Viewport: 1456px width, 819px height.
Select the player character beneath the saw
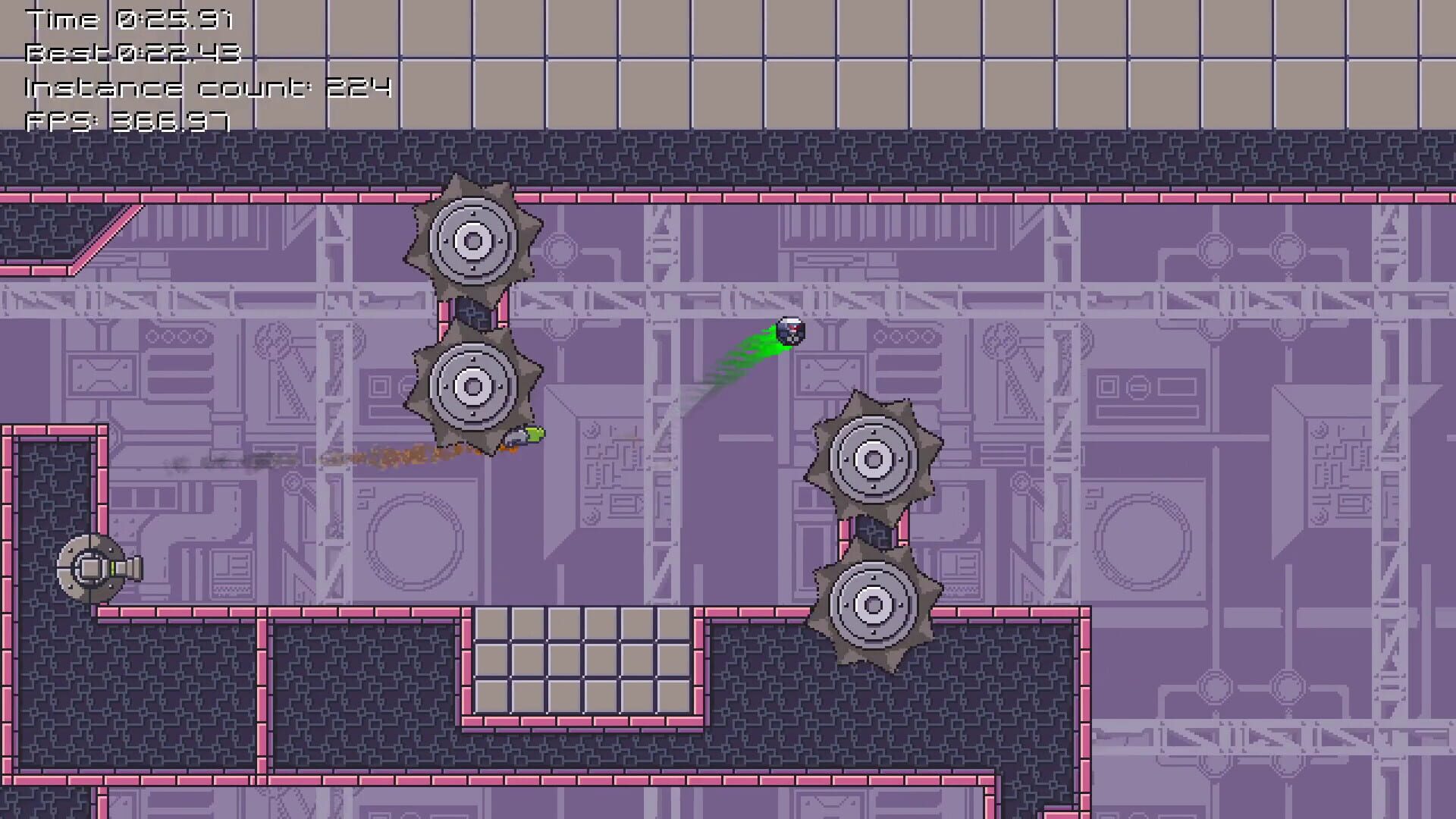pos(522,435)
